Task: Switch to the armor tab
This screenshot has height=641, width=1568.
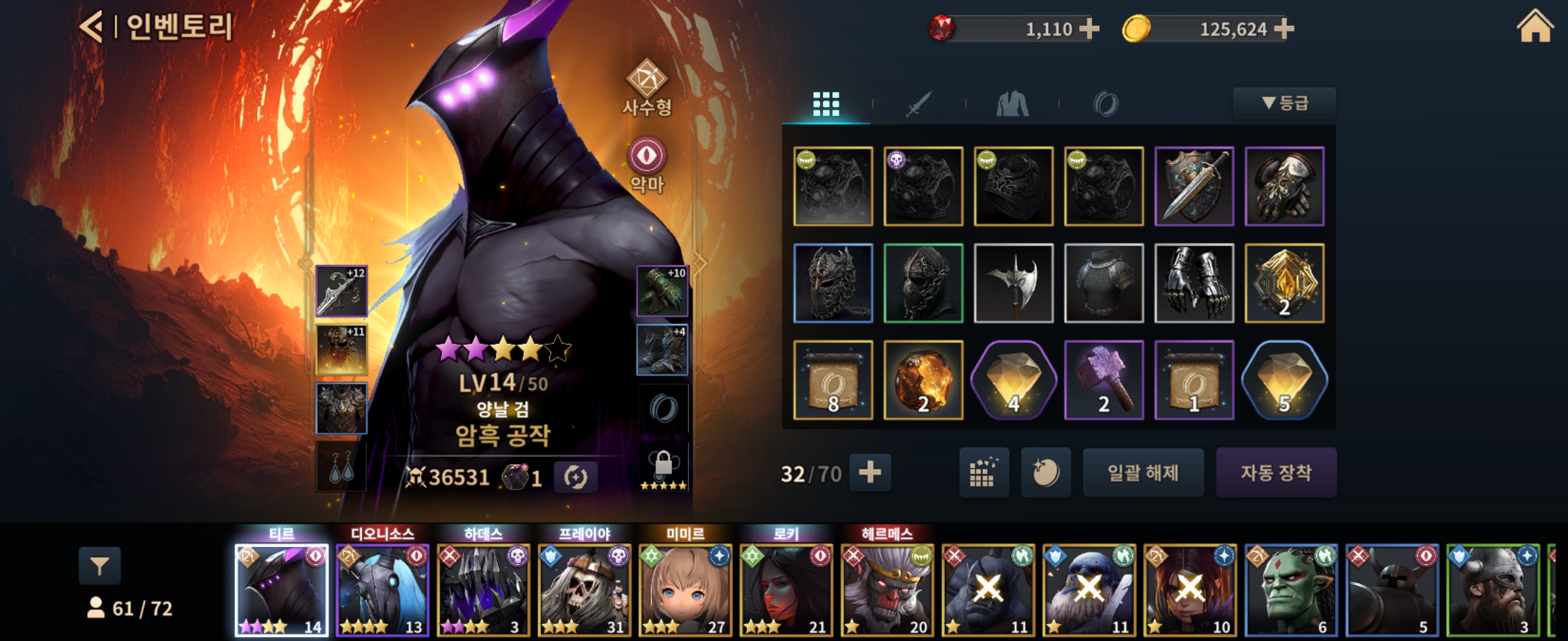Action: pos(1012,104)
